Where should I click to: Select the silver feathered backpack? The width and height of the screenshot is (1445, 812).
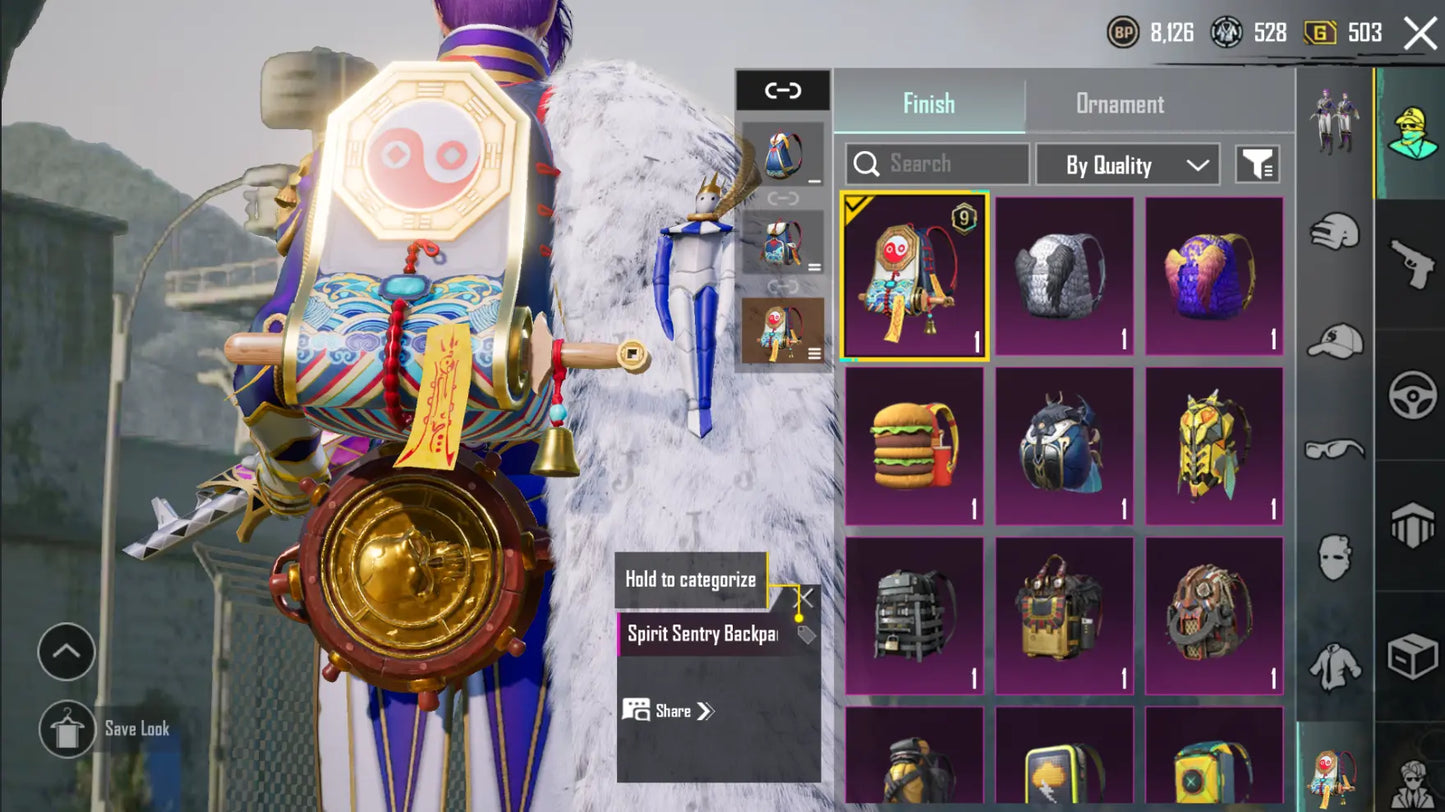coord(1064,276)
